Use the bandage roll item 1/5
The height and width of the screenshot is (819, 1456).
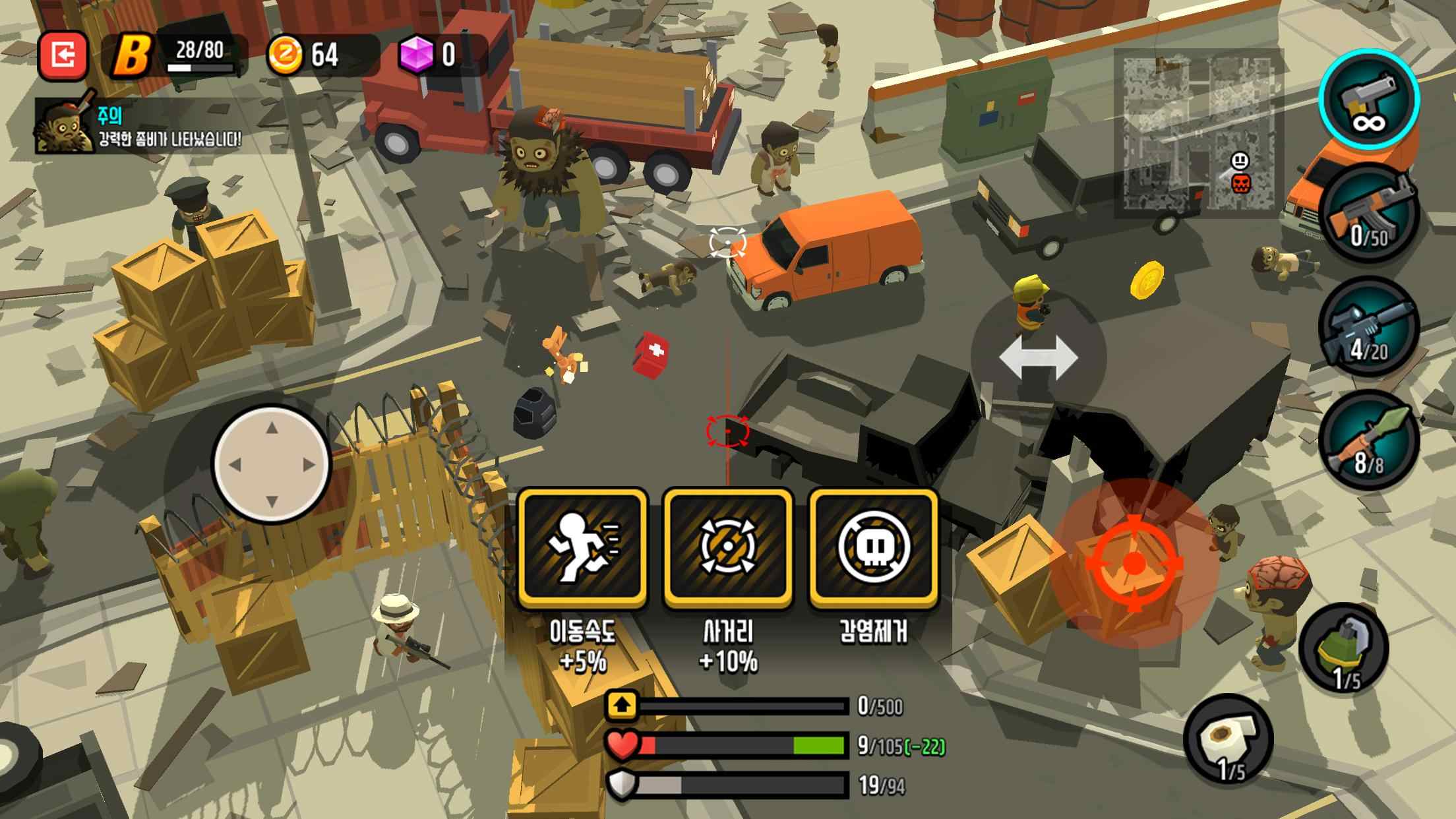tap(1228, 740)
